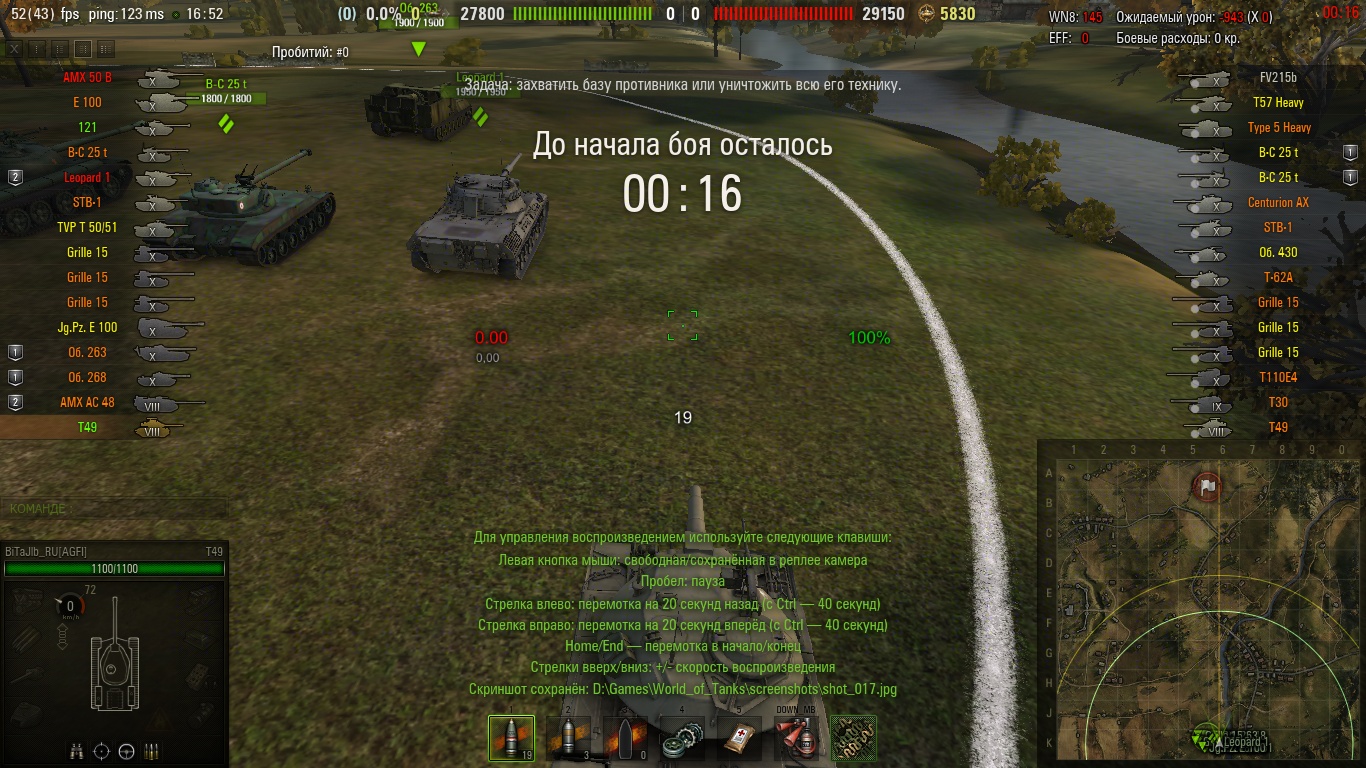Use the first aid kit consumable

[740, 738]
